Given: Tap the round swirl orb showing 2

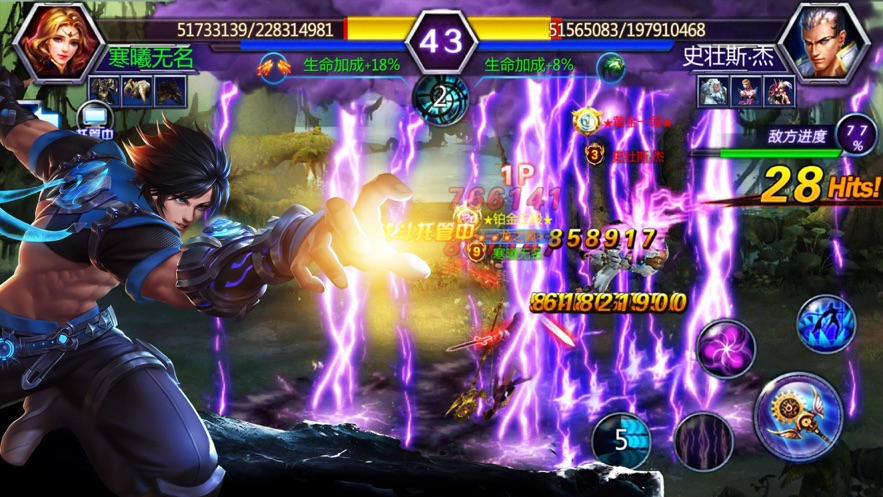Looking at the screenshot, I should click(441, 99).
